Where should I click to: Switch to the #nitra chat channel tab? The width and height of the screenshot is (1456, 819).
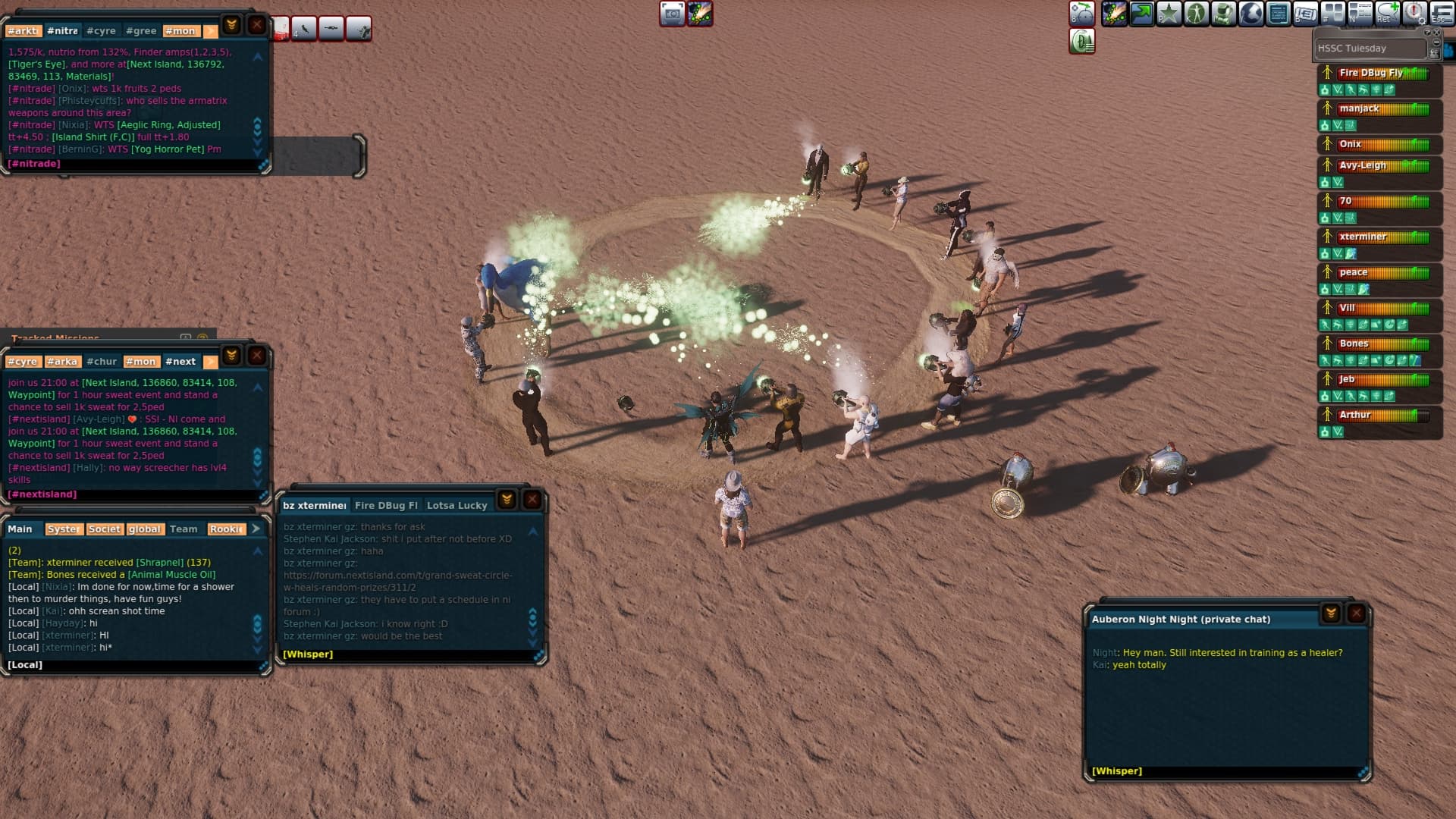pos(62,31)
